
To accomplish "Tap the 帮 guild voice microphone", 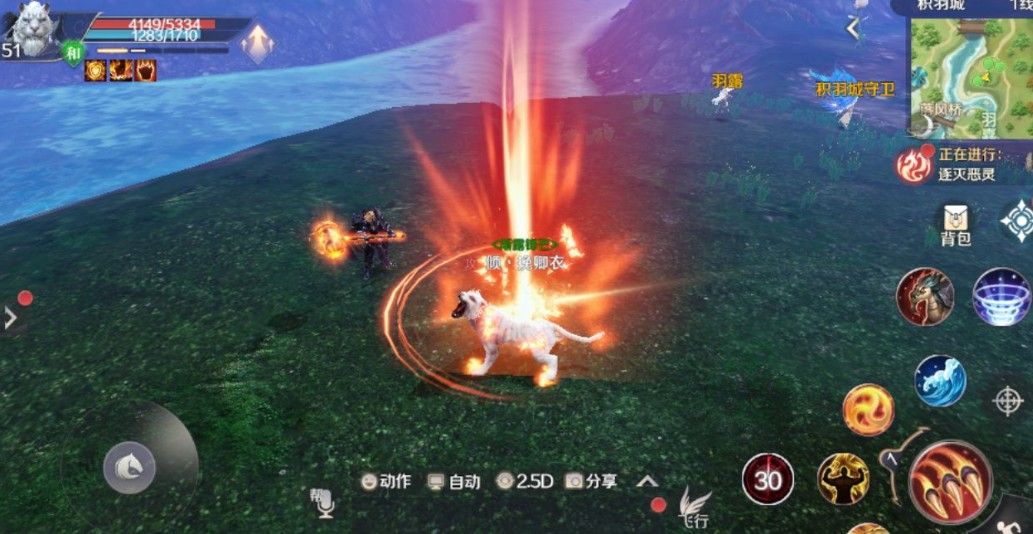I will (322, 502).
